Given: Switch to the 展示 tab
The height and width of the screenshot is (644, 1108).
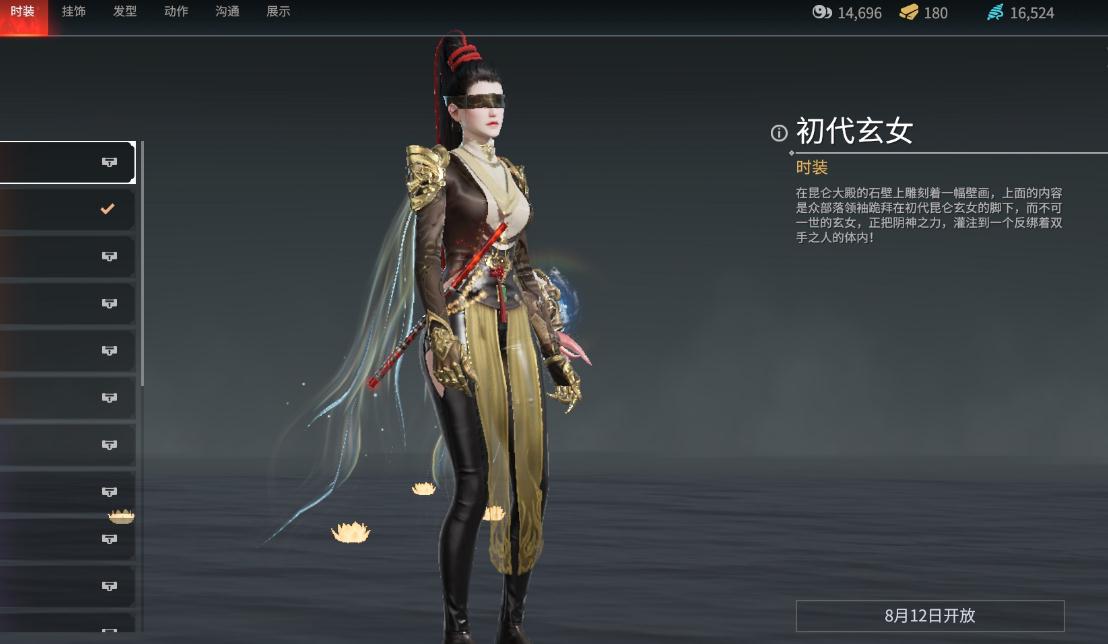Looking at the screenshot, I should tap(278, 12).
